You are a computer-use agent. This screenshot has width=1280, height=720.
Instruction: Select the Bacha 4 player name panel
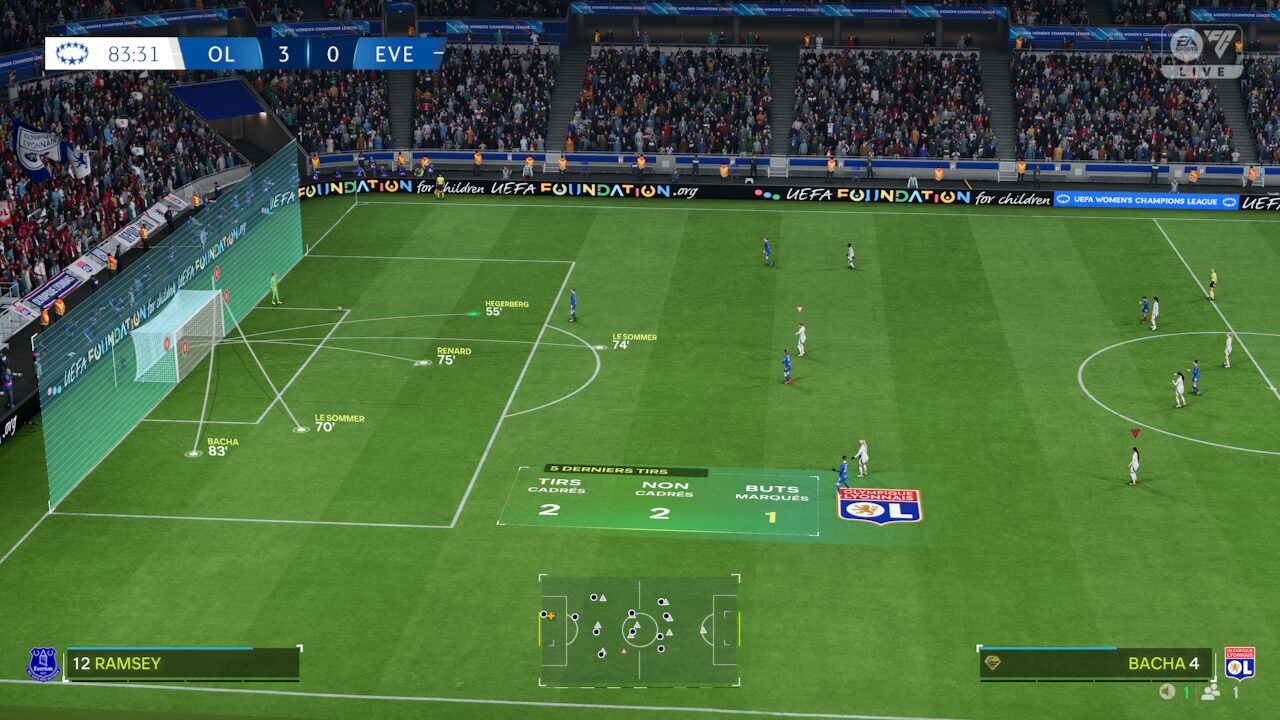pyautogui.click(x=1096, y=663)
